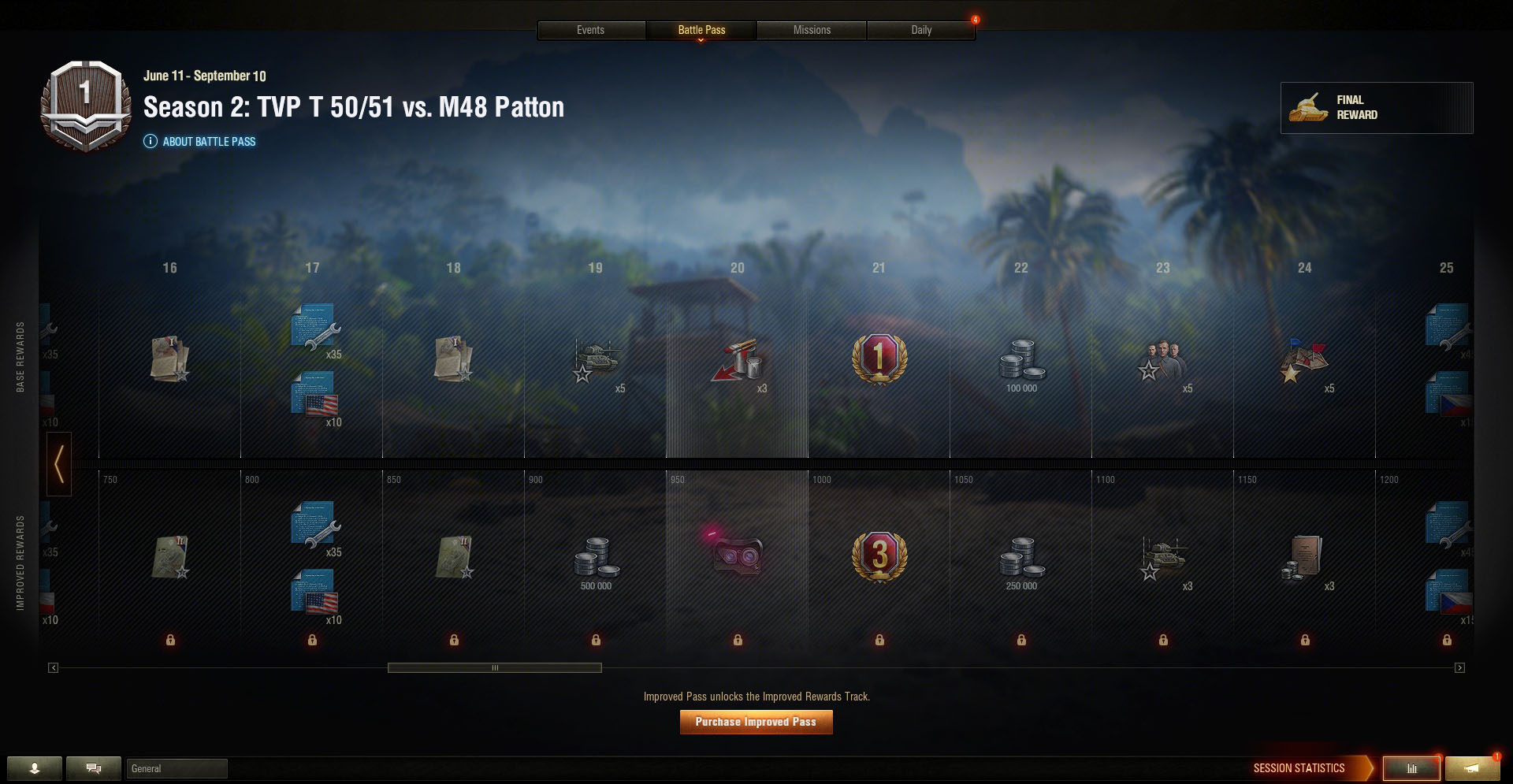The width and height of the screenshot is (1513, 784).
Task: Inspect the 250 000 credits improved reward
Action: [1021, 561]
